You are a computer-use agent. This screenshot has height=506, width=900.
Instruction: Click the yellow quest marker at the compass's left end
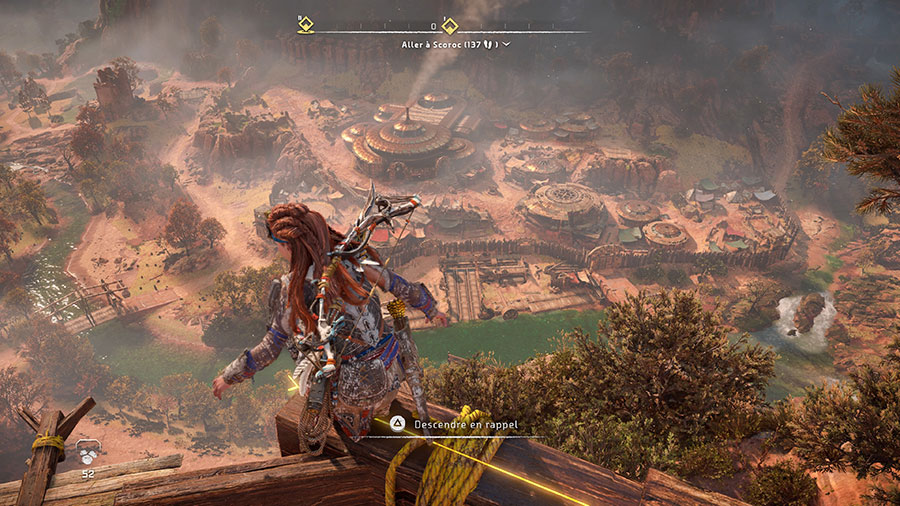click(x=306, y=25)
